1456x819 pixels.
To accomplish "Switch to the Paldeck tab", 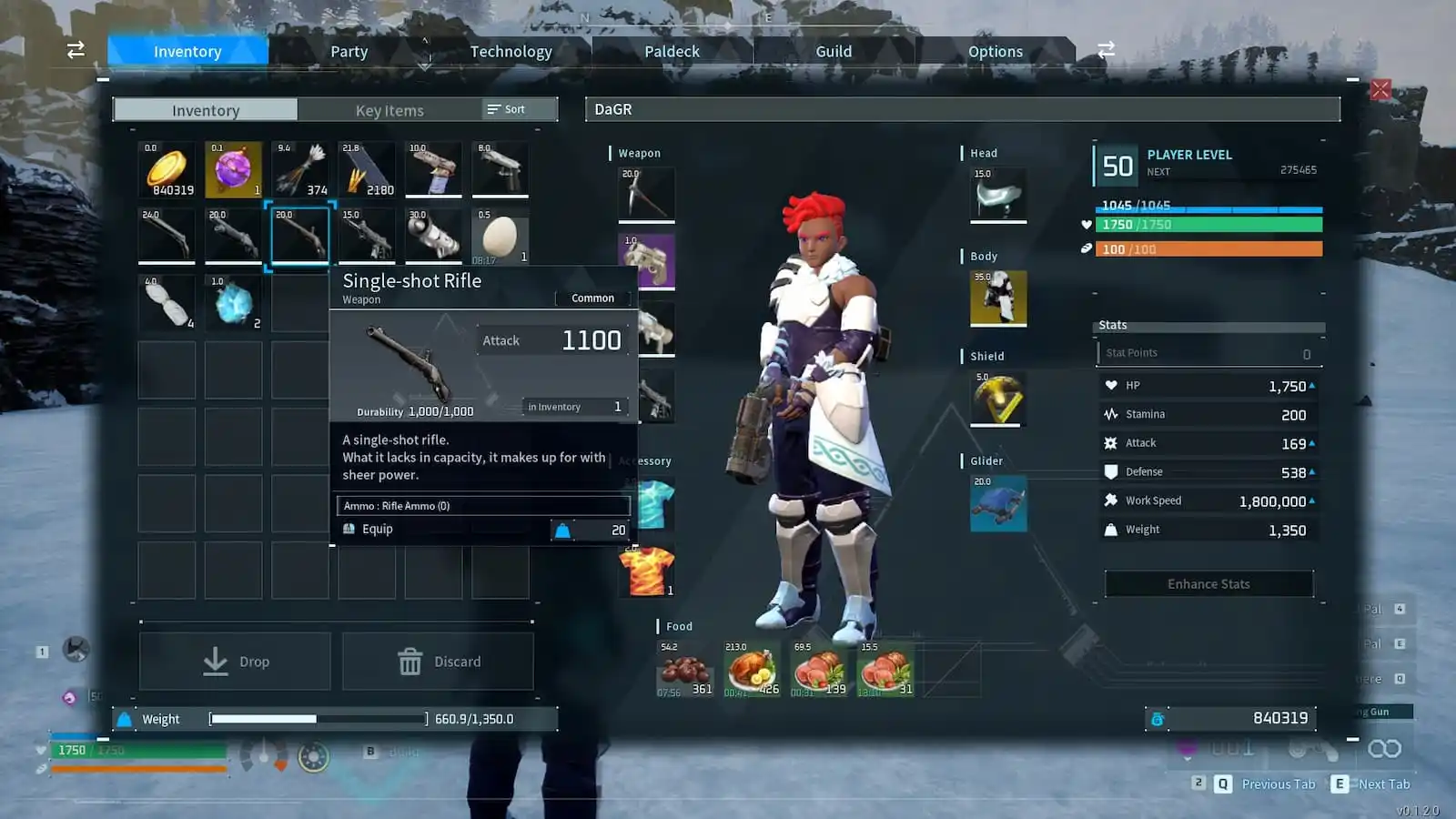I will [672, 51].
